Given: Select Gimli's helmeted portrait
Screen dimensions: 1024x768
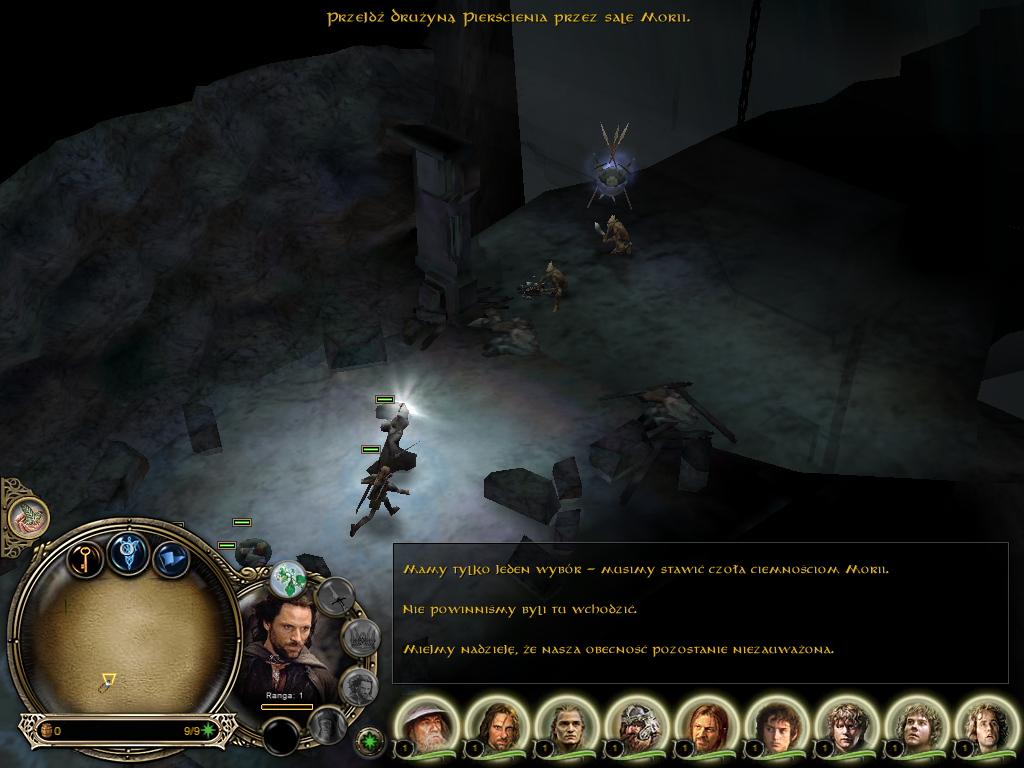Looking at the screenshot, I should (638, 726).
